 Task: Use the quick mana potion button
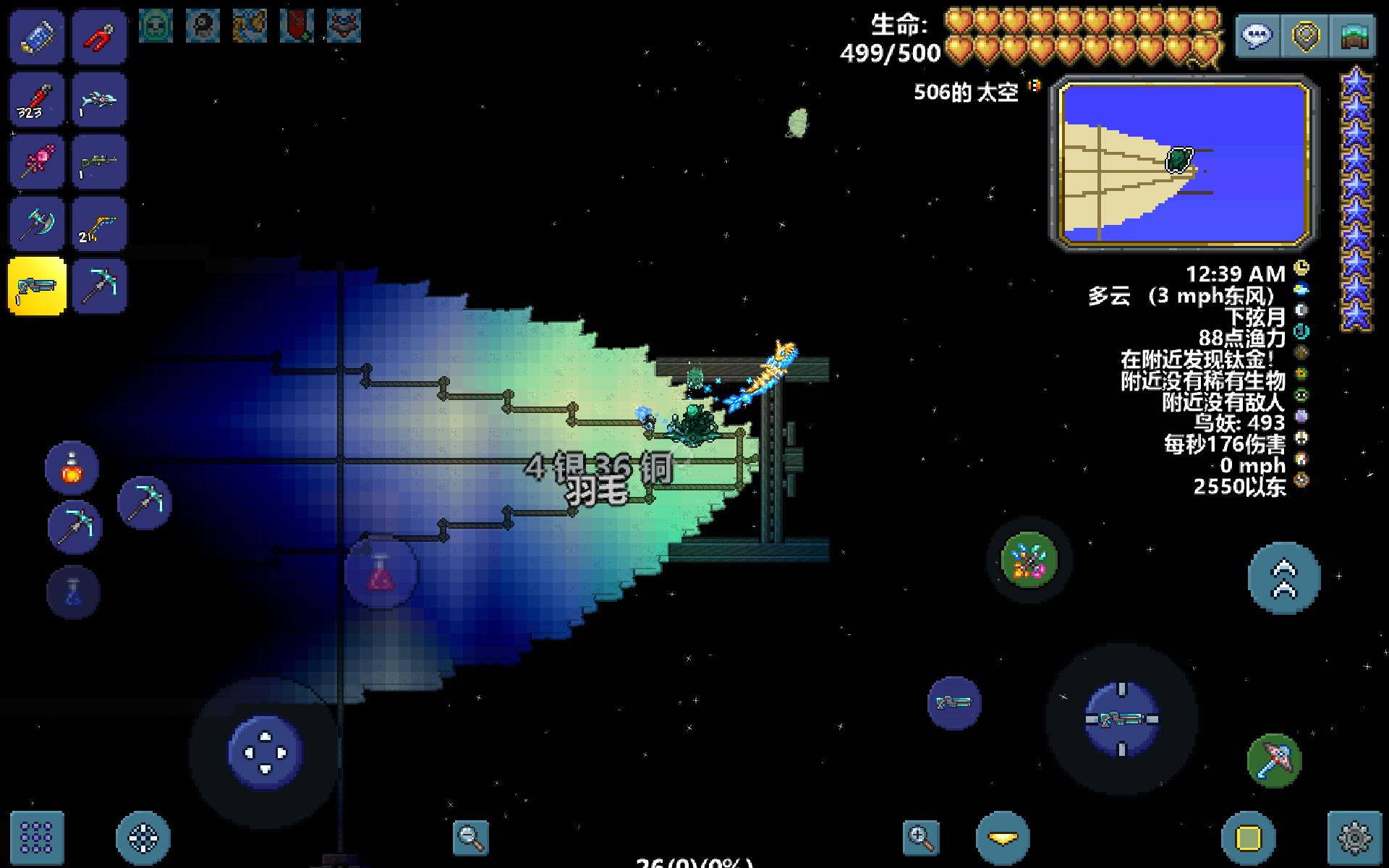[73, 593]
